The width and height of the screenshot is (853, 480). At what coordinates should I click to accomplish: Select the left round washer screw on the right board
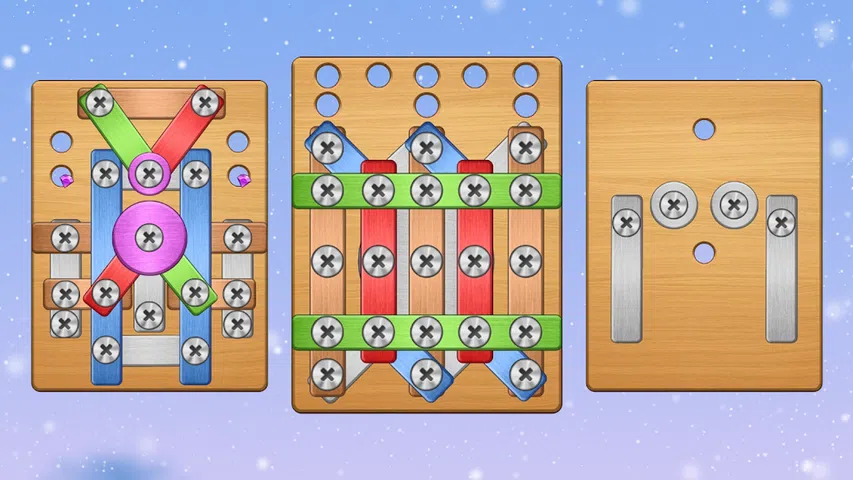pos(673,205)
